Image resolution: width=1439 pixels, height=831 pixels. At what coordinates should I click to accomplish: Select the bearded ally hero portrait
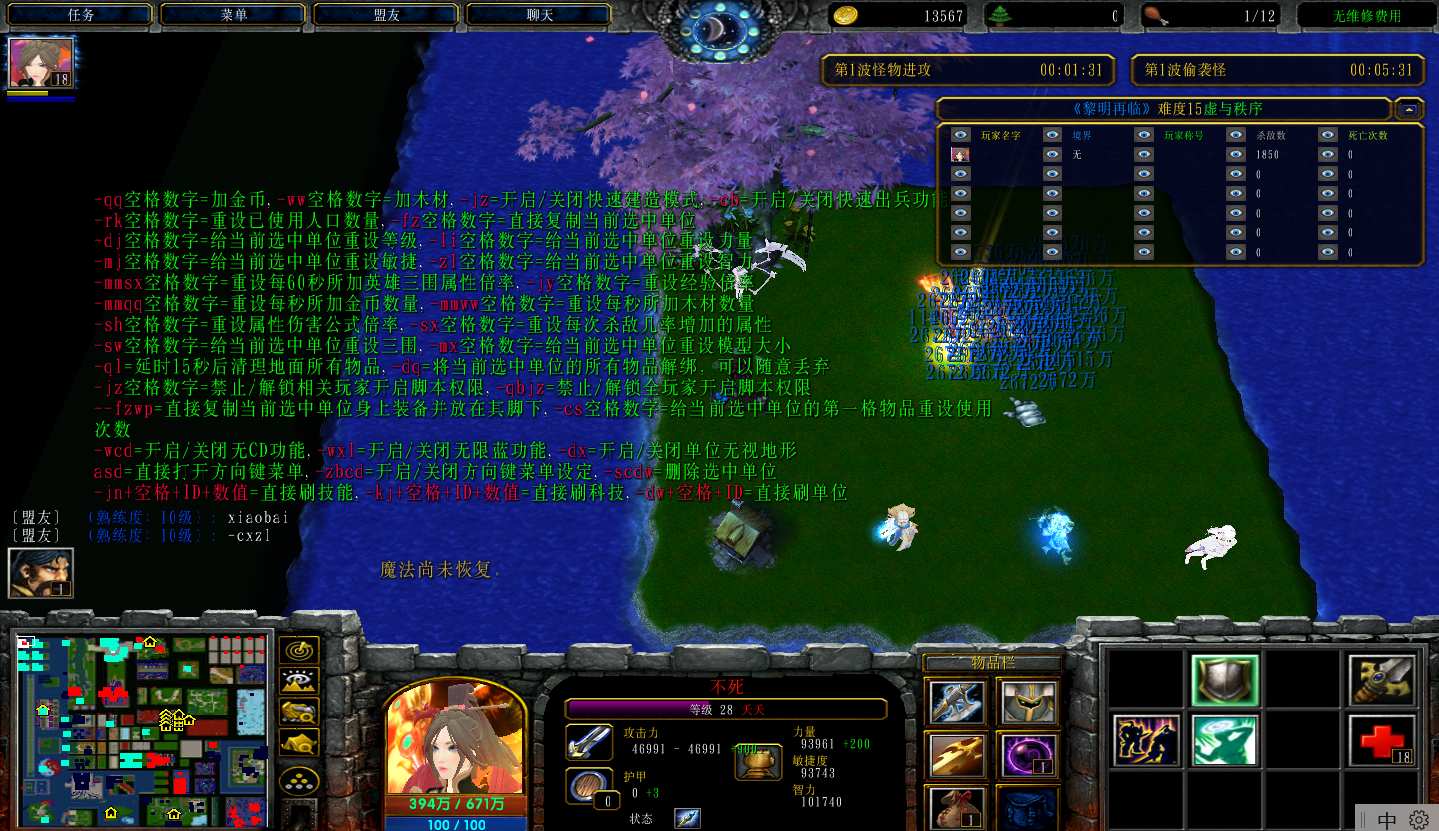coord(41,573)
